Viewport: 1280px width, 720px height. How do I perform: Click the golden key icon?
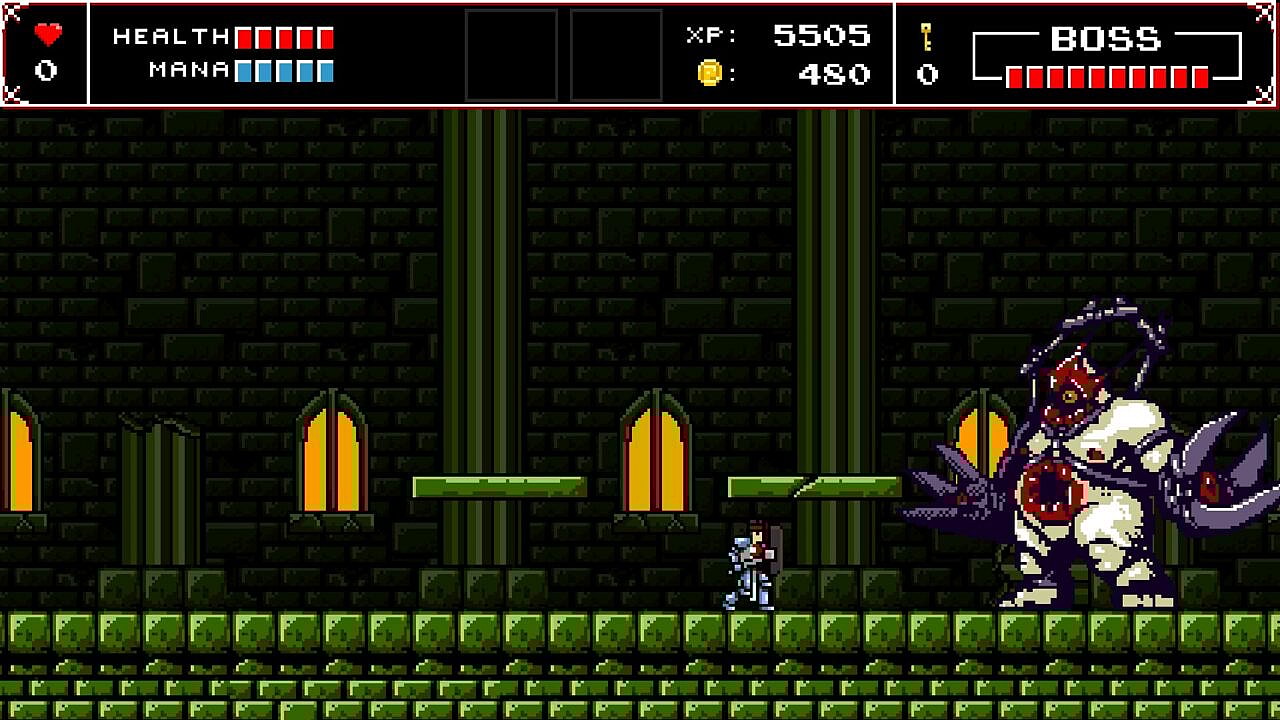pos(927,37)
